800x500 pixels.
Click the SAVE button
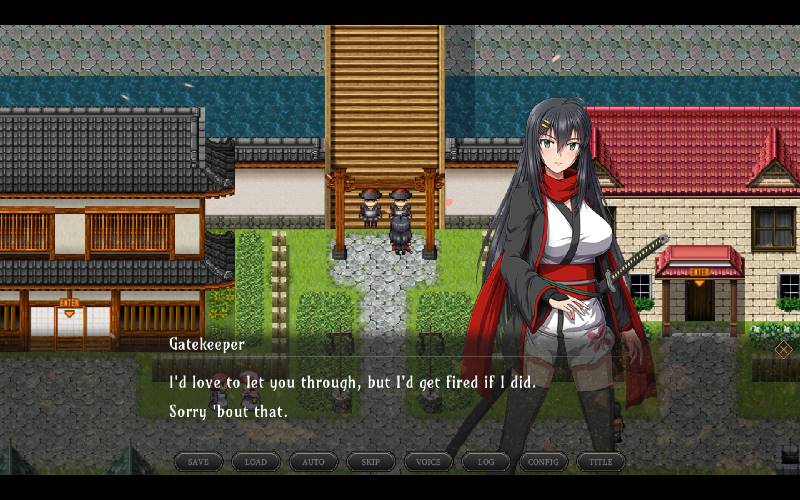(x=198, y=462)
